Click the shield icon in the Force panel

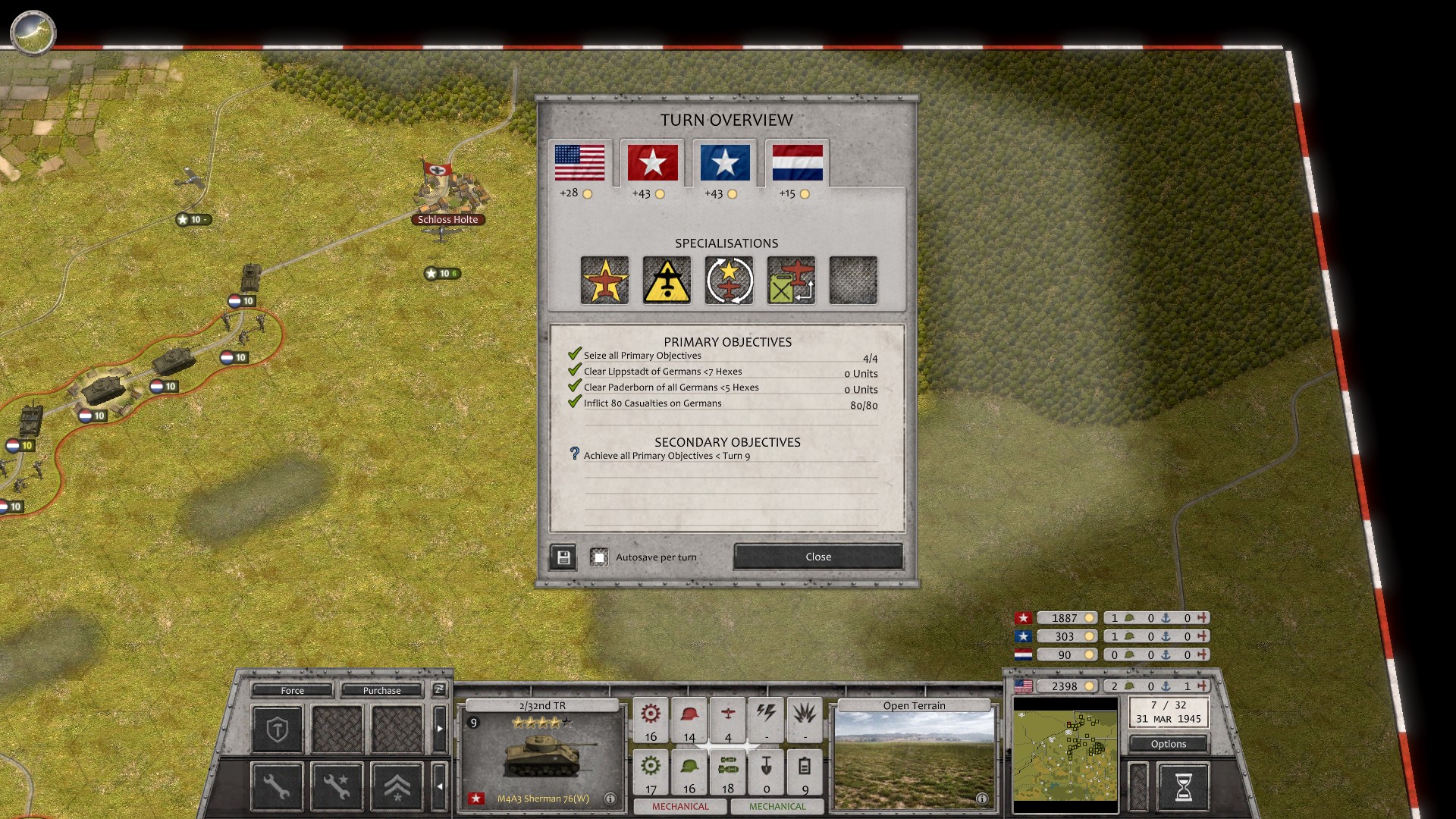277,730
